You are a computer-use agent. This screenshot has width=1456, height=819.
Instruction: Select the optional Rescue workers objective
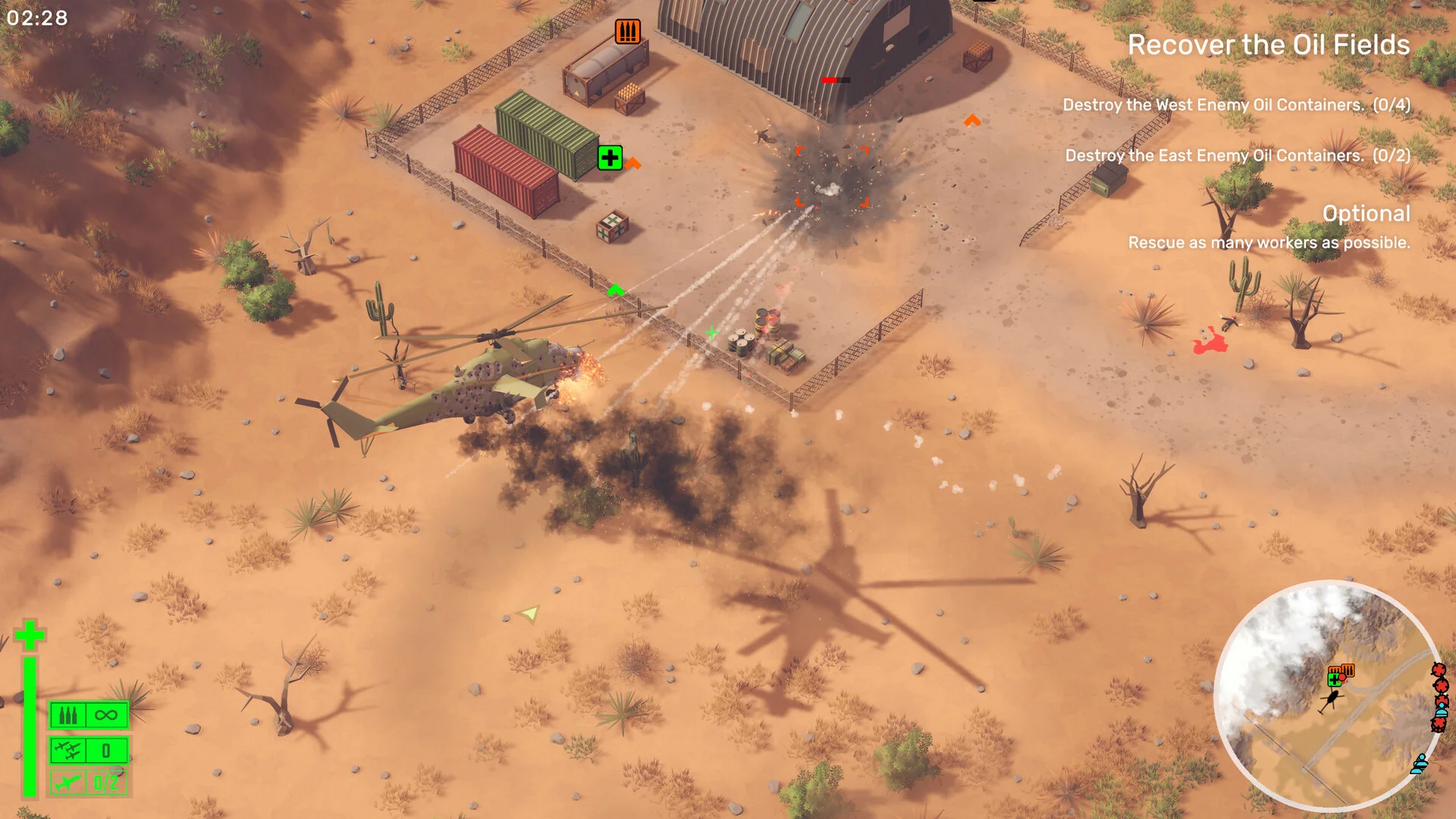pyautogui.click(x=1269, y=243)
